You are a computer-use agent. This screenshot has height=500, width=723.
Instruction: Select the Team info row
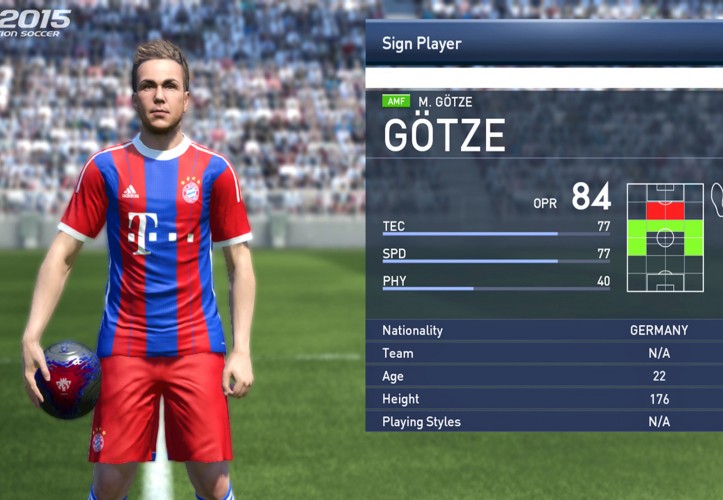tap(543, 353)
